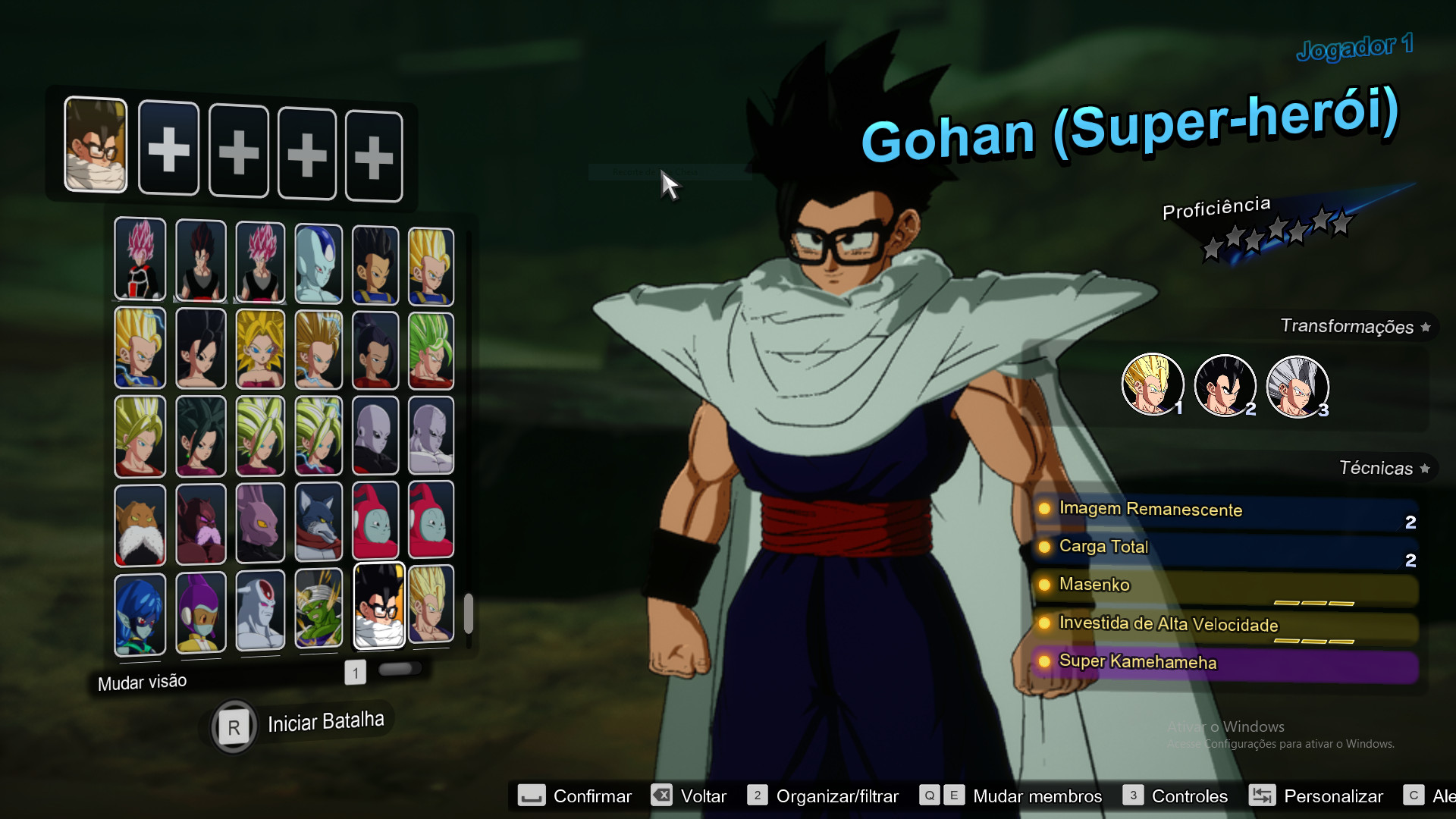Toggle the page indicator pill next to 1
This screenshot has height=819, width=1456.
[x=400, y=667]
